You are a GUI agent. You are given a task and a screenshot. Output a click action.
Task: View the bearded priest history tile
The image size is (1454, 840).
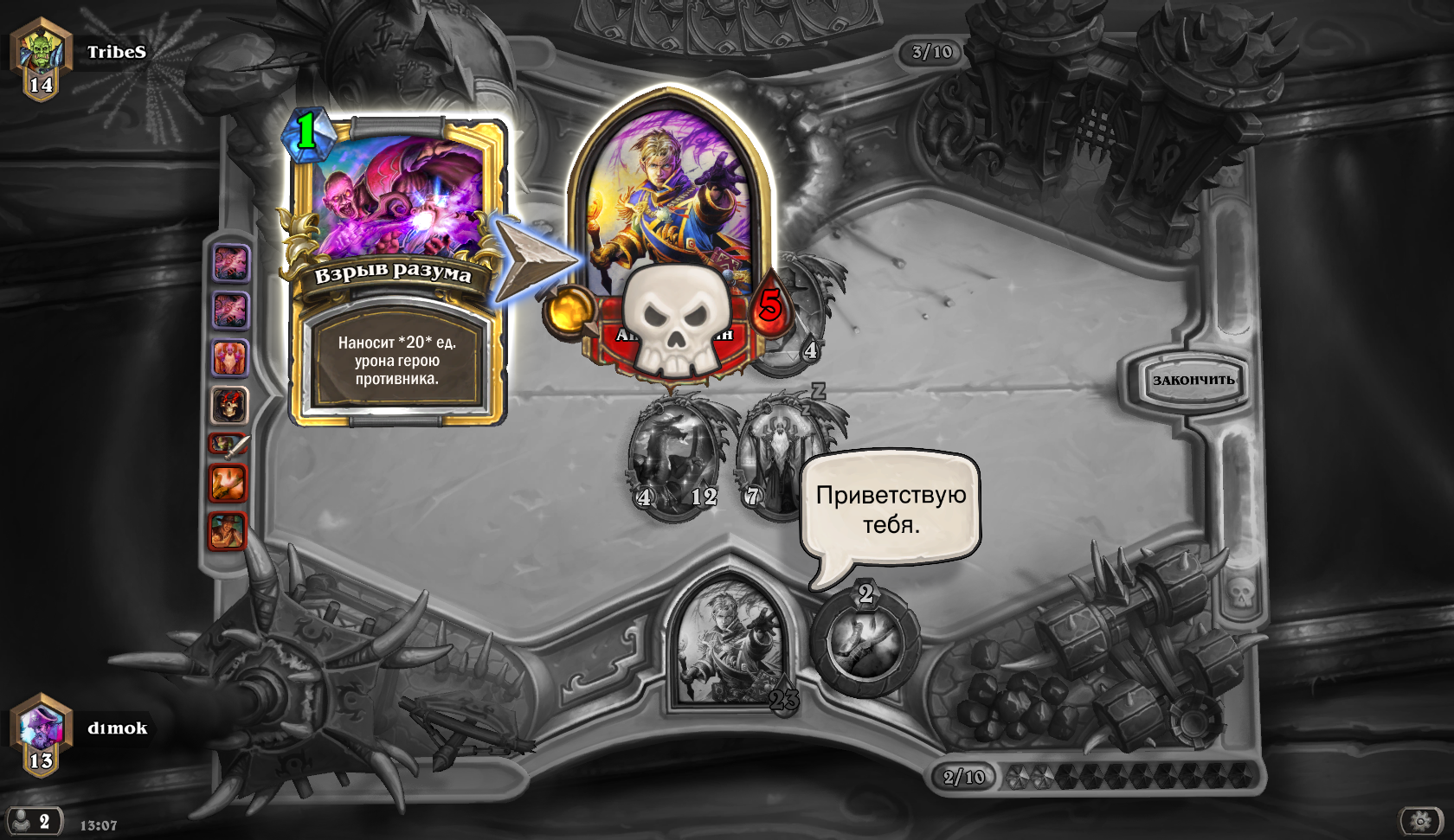pyautogui.click(x=229, y=357)
